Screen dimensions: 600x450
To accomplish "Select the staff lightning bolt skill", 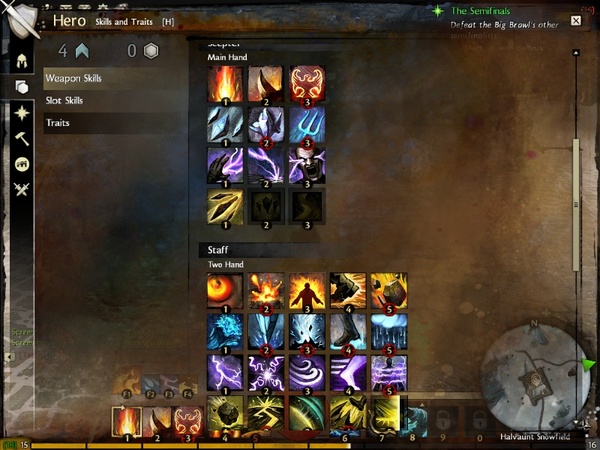I will [x=225, y=373].
